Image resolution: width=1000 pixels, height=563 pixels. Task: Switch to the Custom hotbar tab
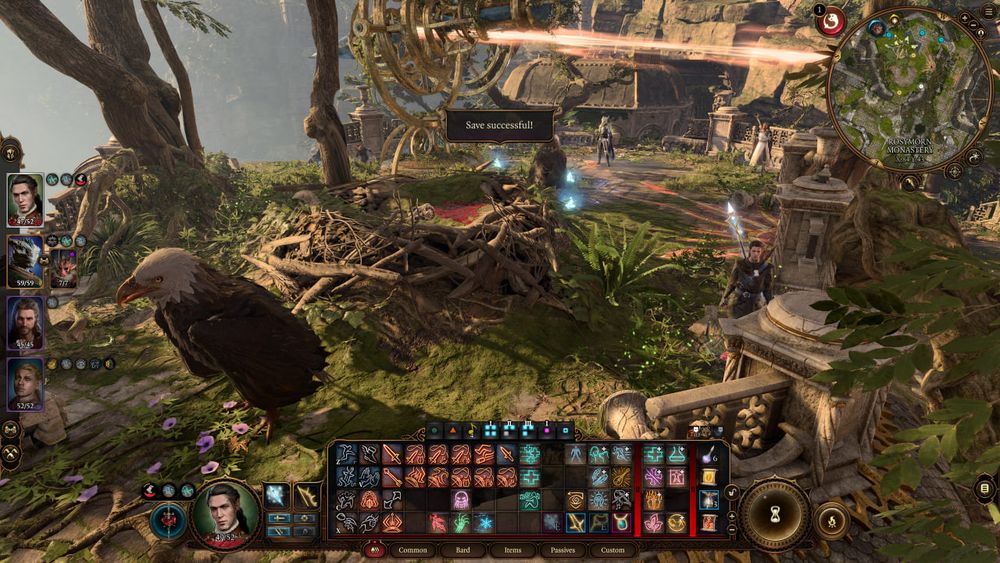pyautogui.click(x=613, y=550)
